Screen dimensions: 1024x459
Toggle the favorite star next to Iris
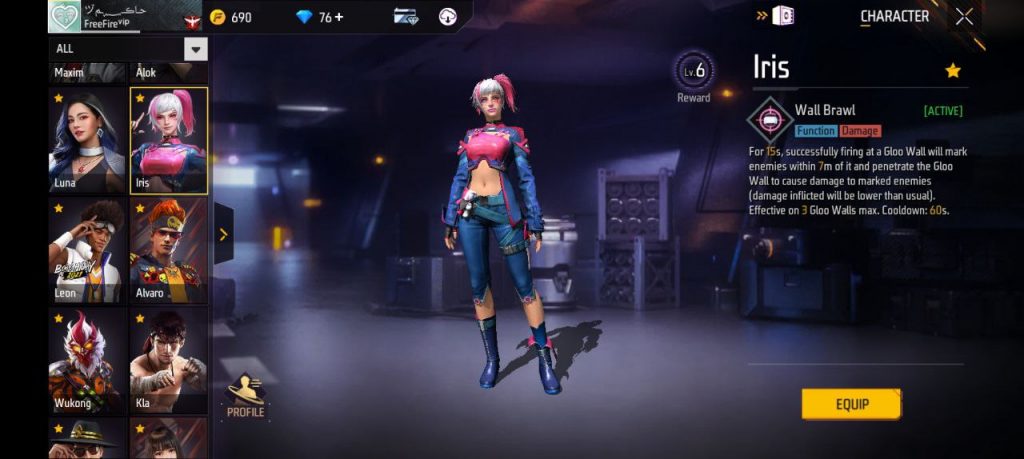[x=953, y=70]
